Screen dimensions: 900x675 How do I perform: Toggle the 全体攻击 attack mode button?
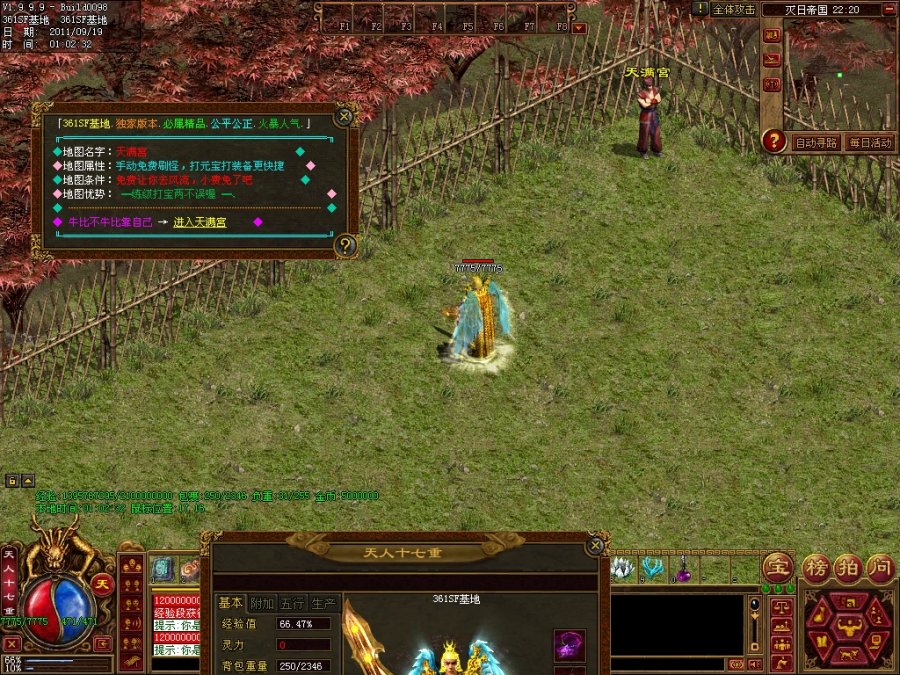point(733,9)
